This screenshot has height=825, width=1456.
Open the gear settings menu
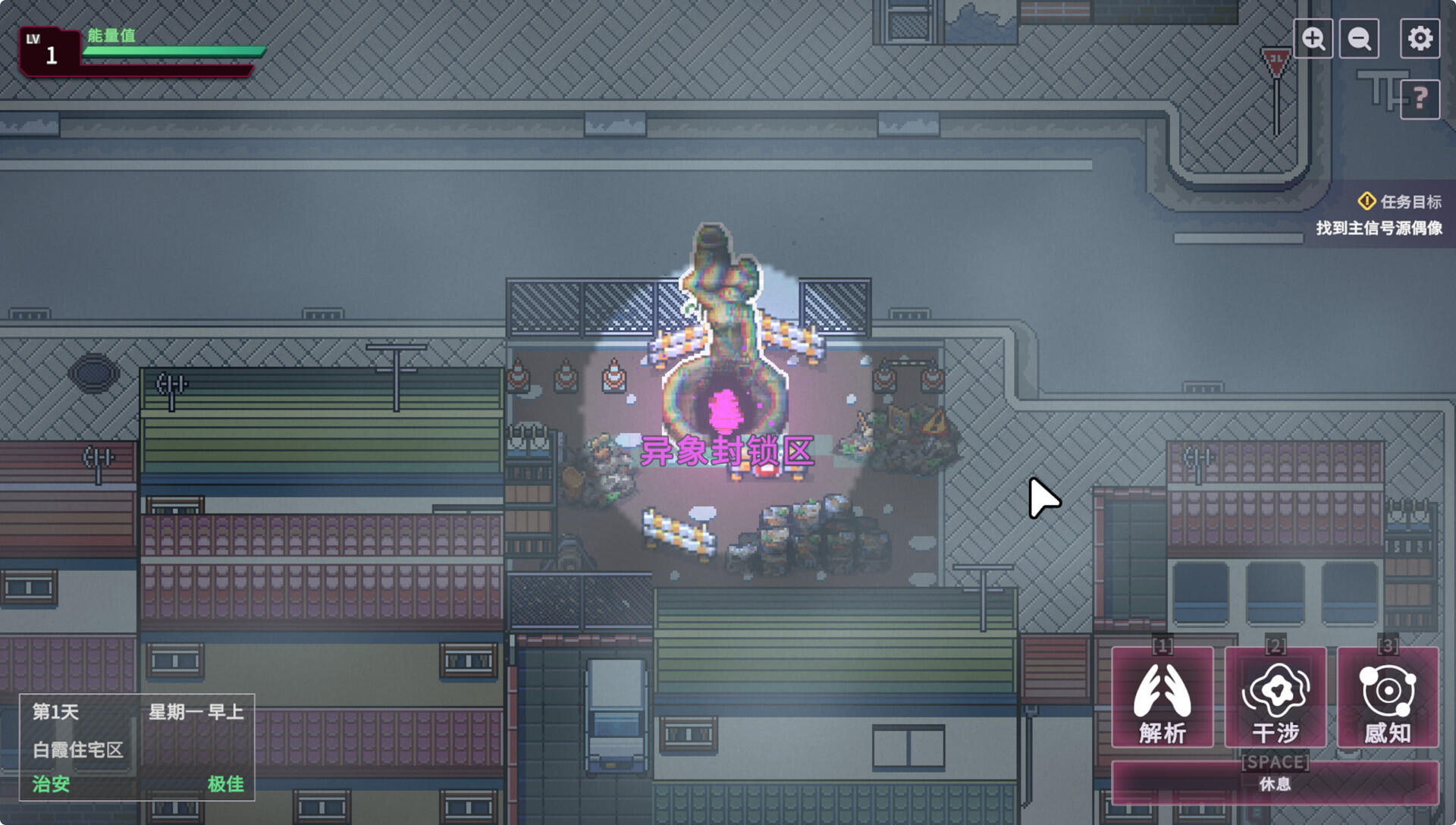(1420, 39)
